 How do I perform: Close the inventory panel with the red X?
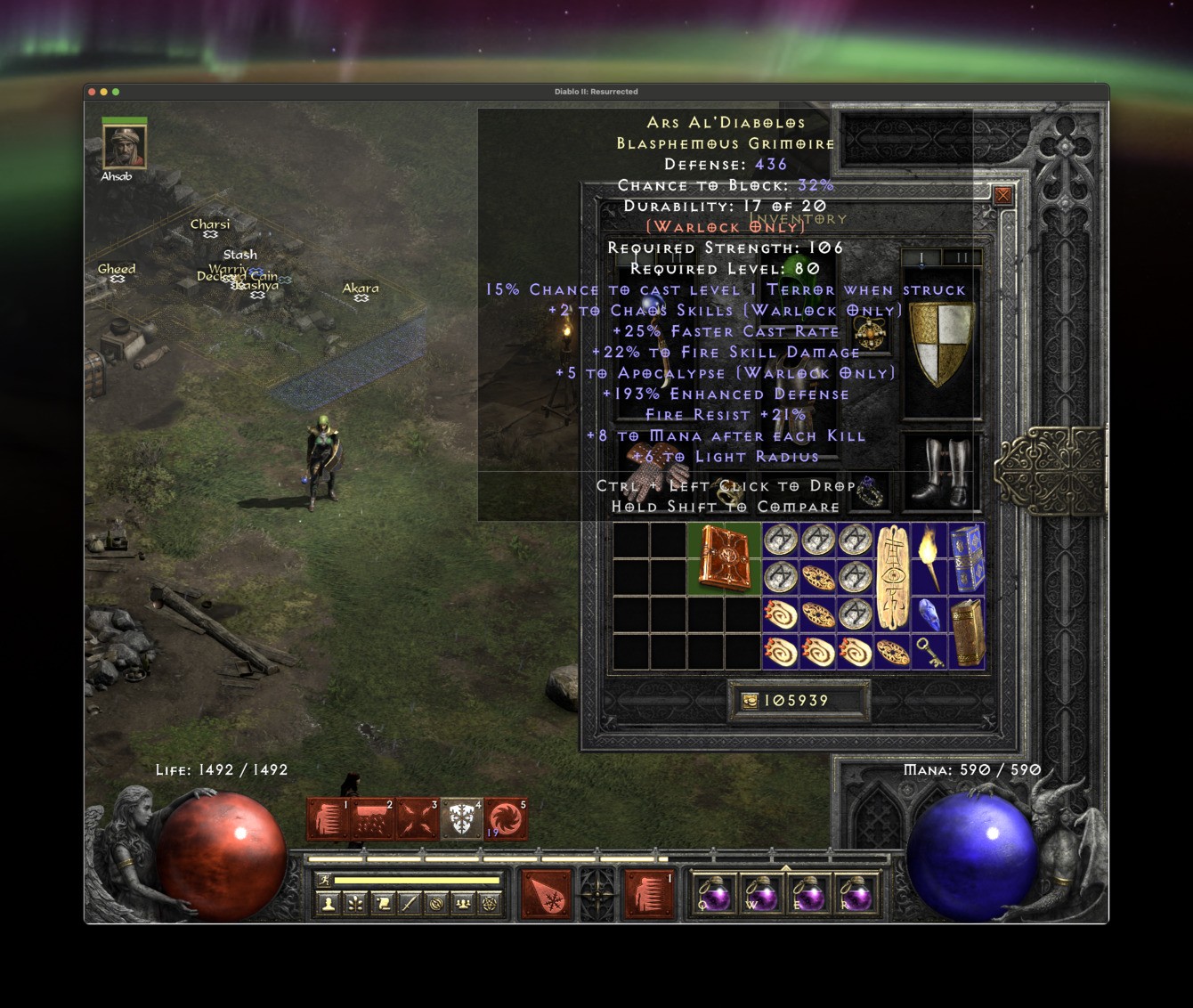1003,195
